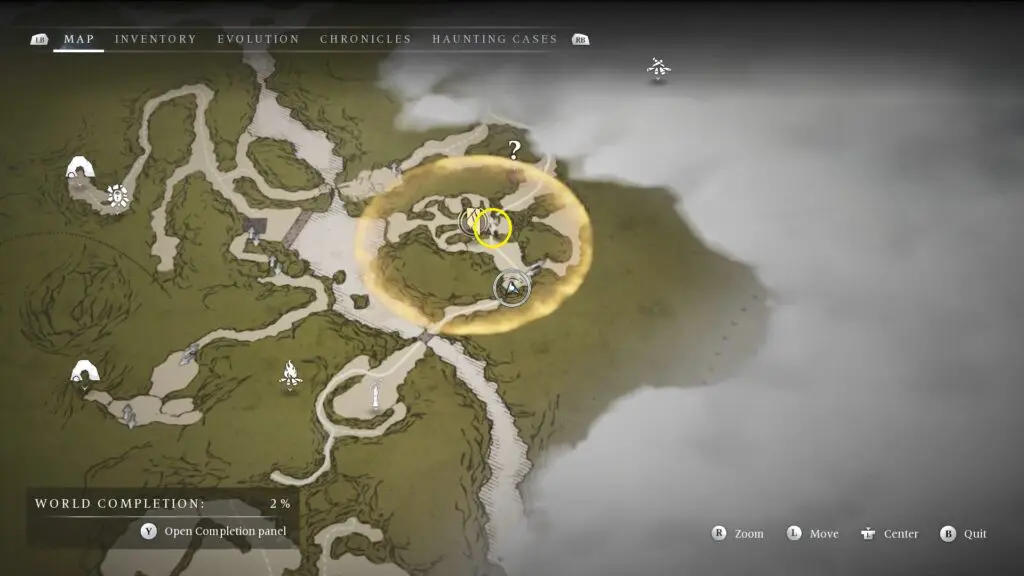The height and width of the screenshot is (576, 1024).
Task: Open the Evolution tab
Action: [258, 39]
